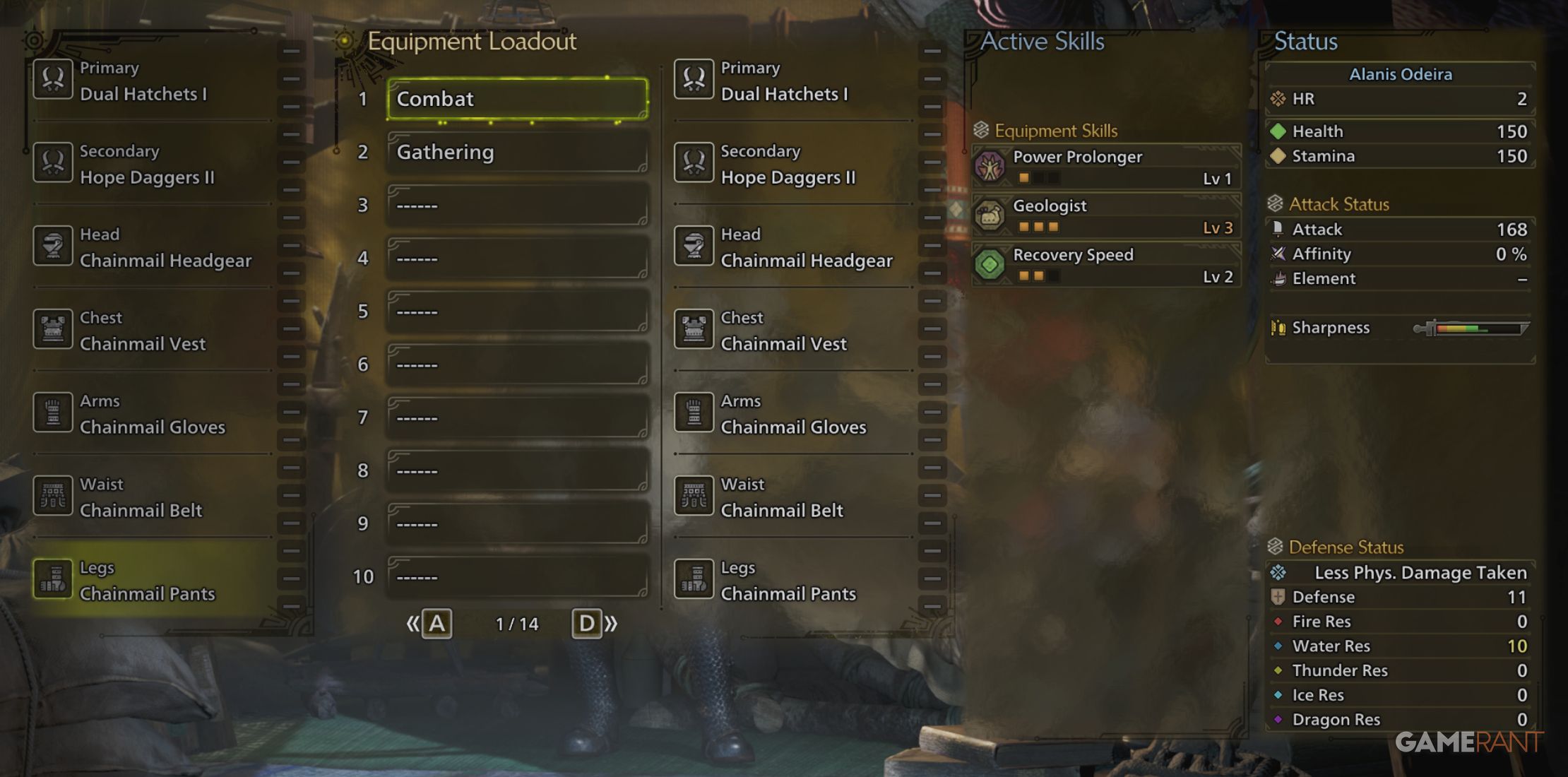Click the Power Prolonger skill entry
The image size is (1568, 777).
1105,167
